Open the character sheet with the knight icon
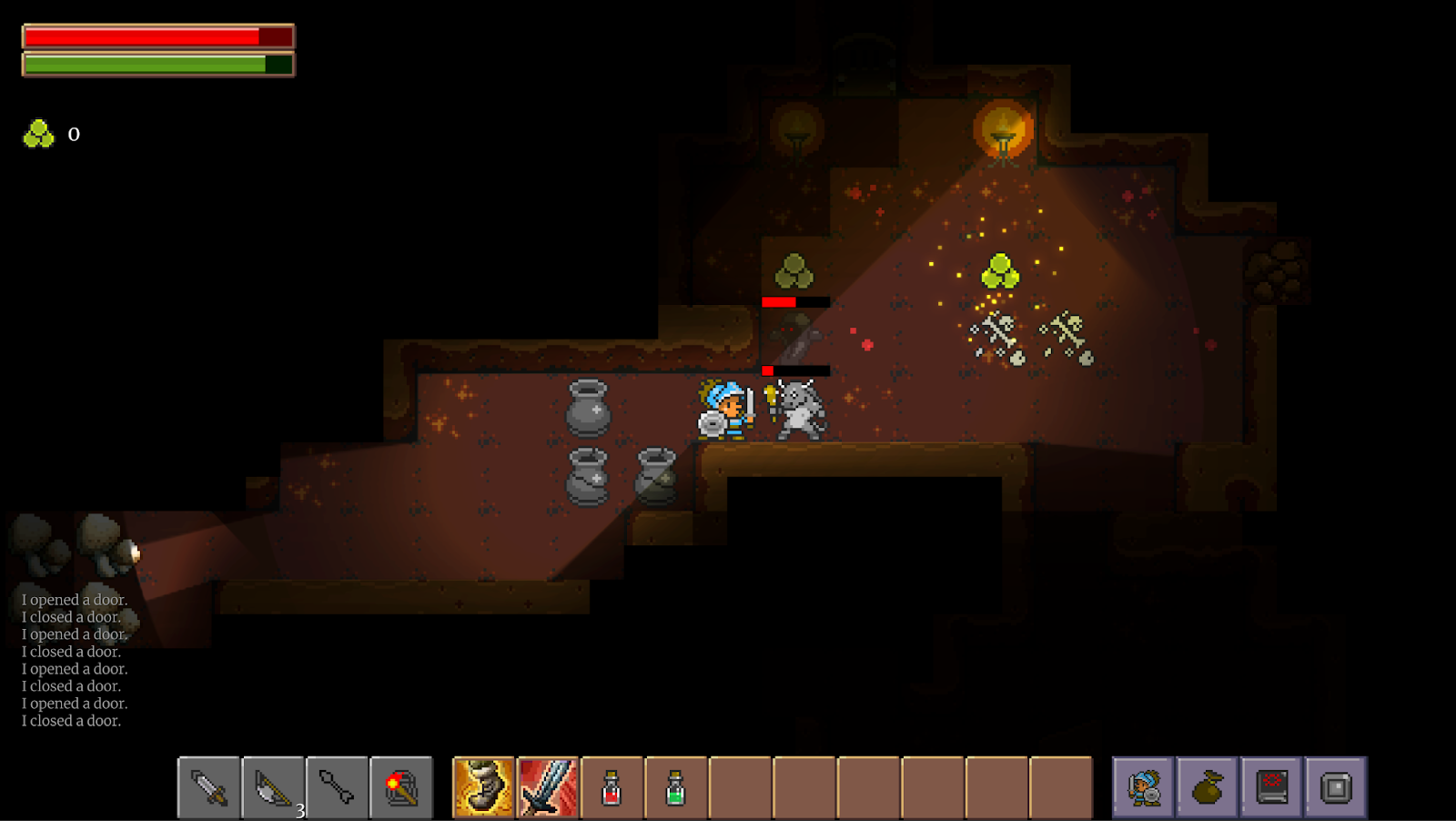This screenshot has width=1456, height=821. [x=1144, y=787]
